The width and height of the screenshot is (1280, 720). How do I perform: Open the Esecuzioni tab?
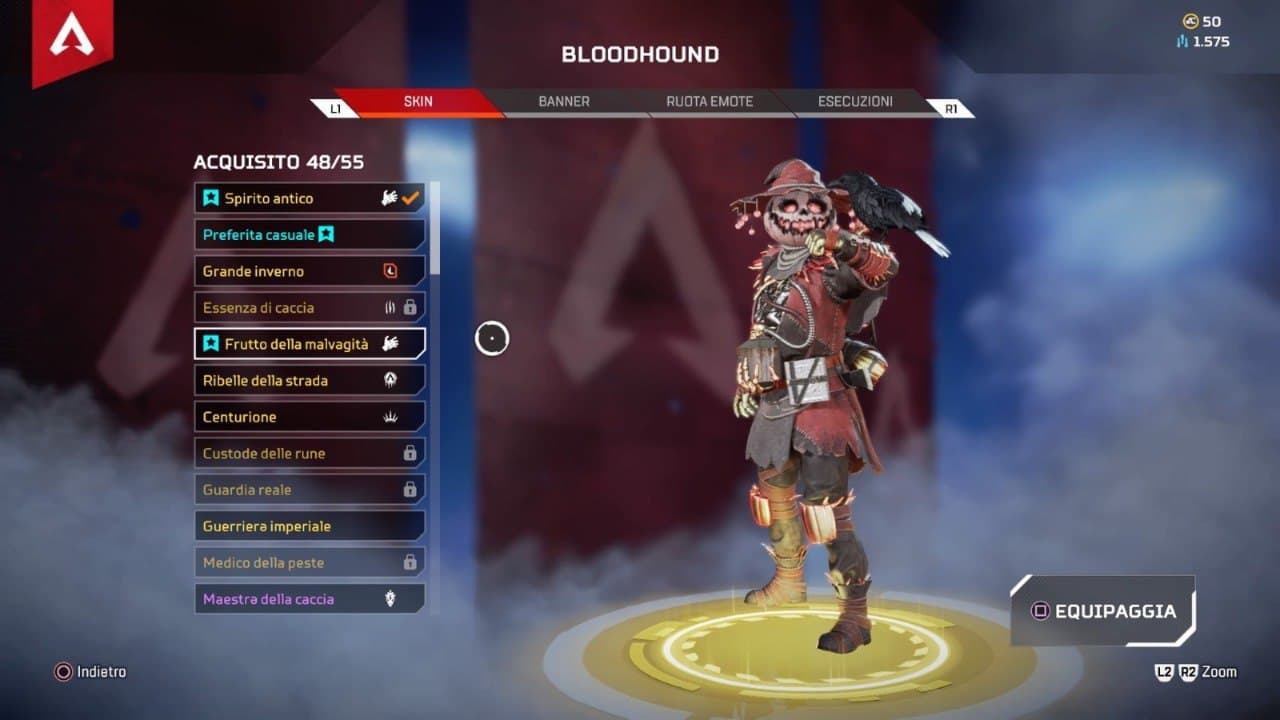coord(855,101)
